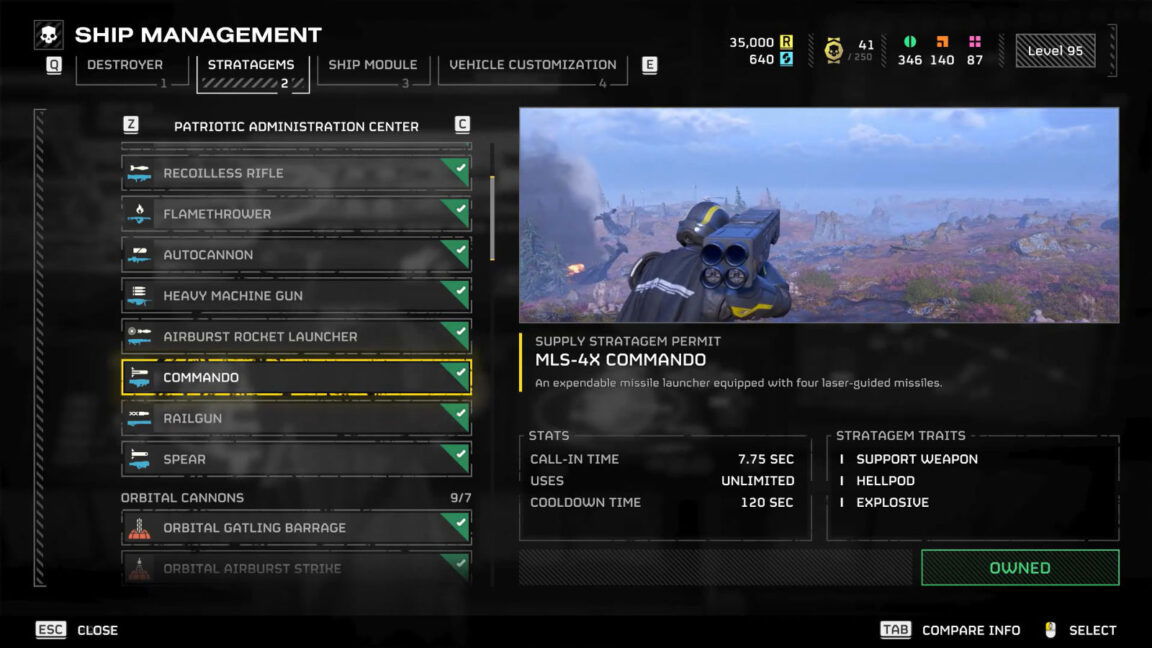Pick the Heavy Machine Gun stratagem
Viewport: 1152px width, 648px height.
pyautogui.click(x=296, y=296)
